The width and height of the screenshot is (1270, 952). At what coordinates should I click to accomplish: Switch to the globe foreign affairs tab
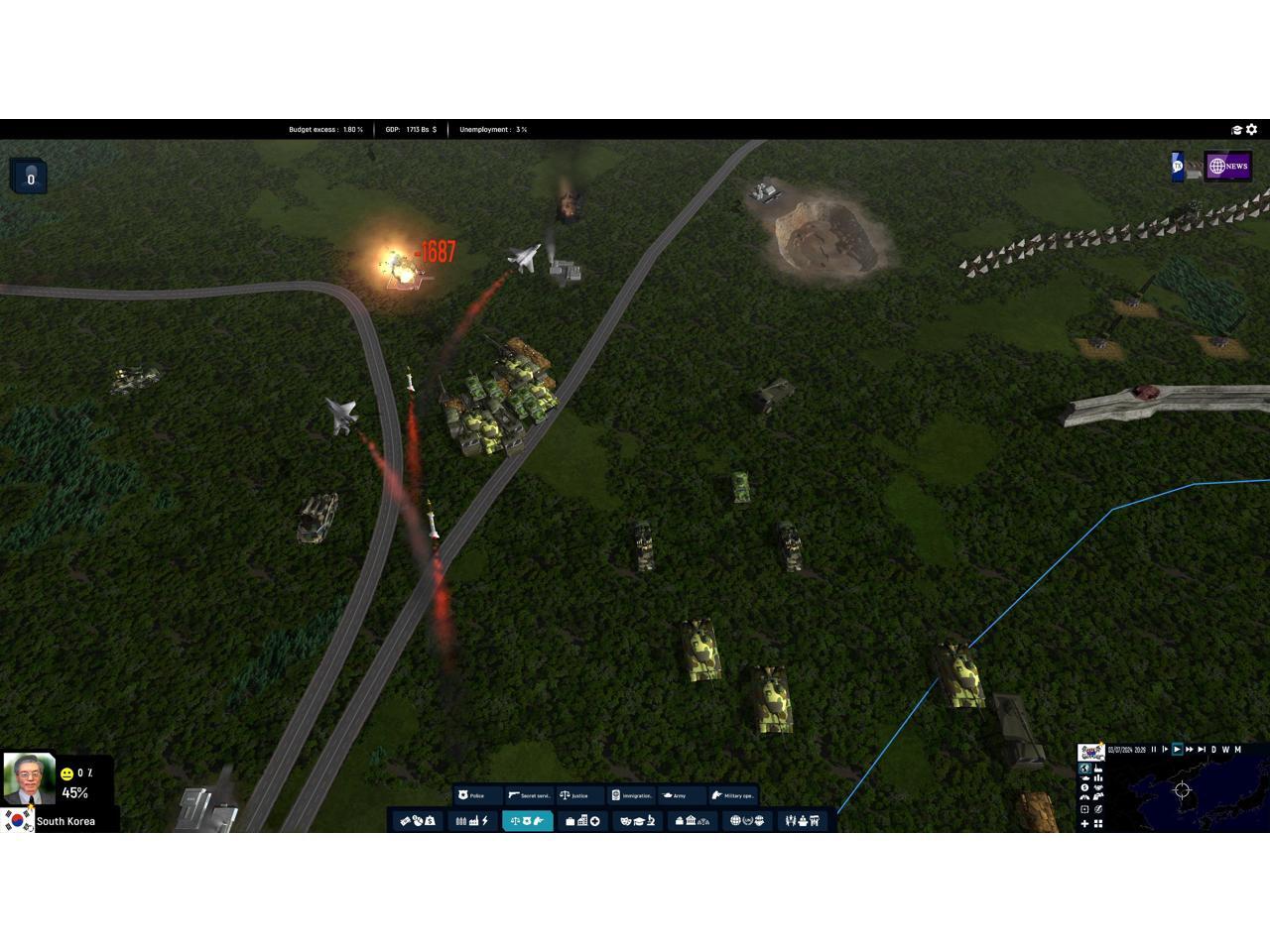(747, 821)
